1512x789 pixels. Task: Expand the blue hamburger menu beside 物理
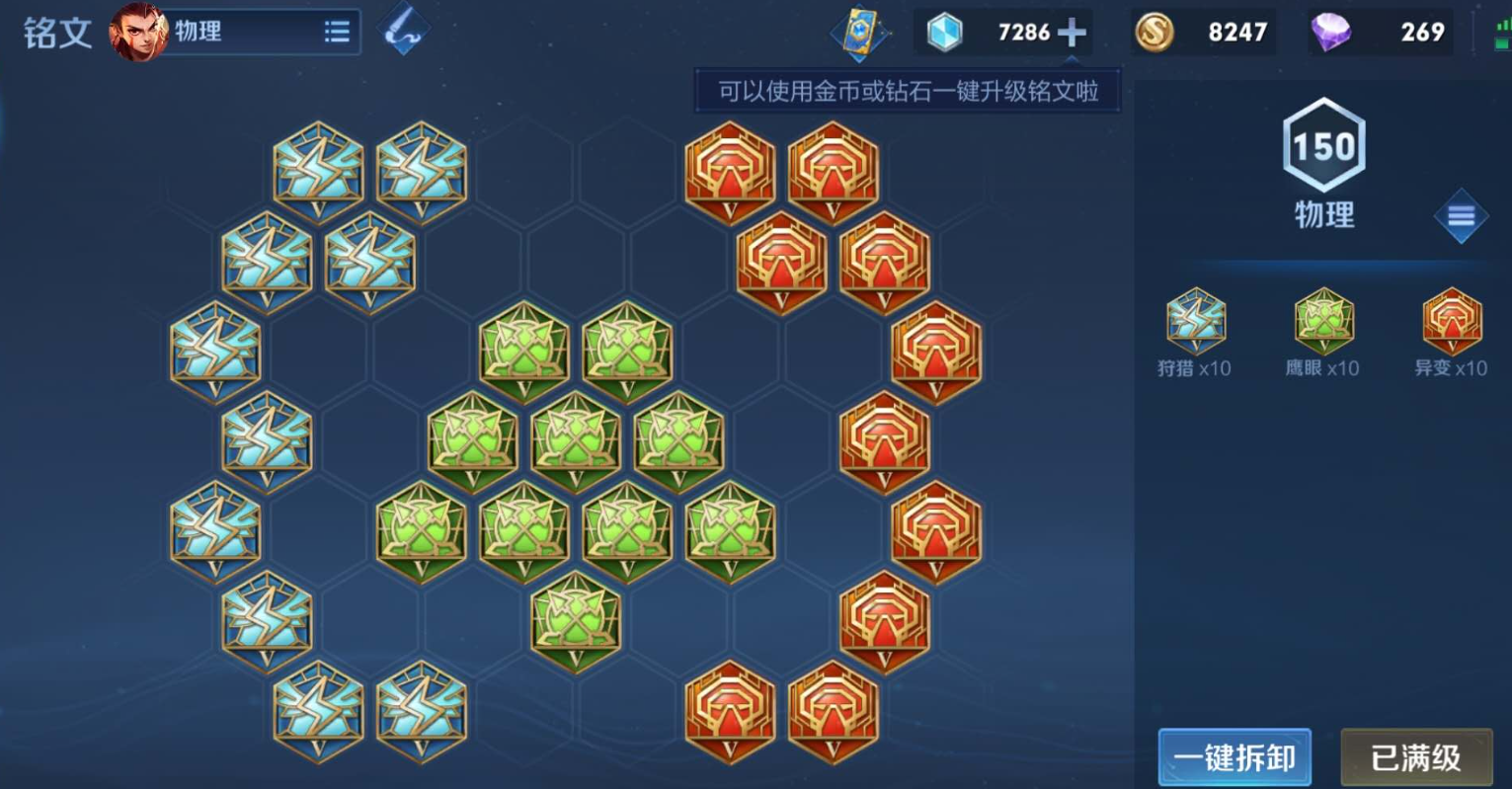click(x=1462, y=215)
